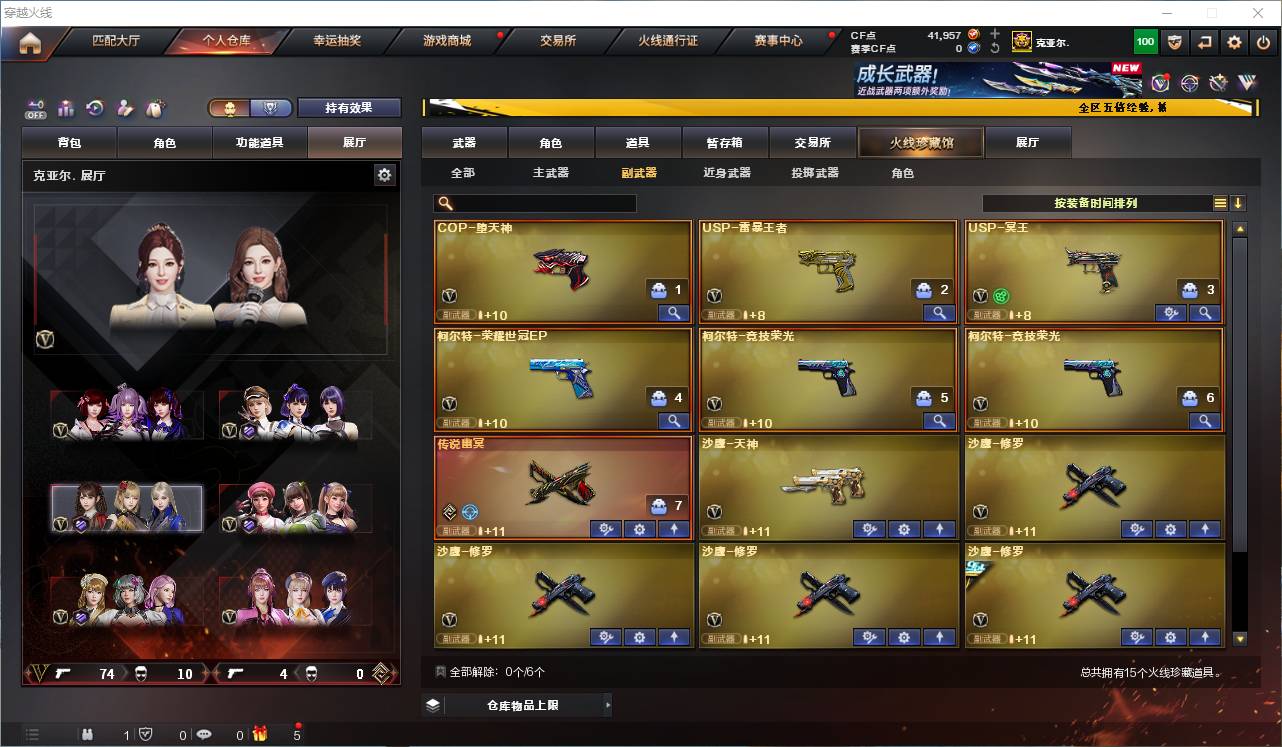The height and width of the screenshot is (747, 1282).
Task: Click the 全部解除 link
Action: [470, 671]
